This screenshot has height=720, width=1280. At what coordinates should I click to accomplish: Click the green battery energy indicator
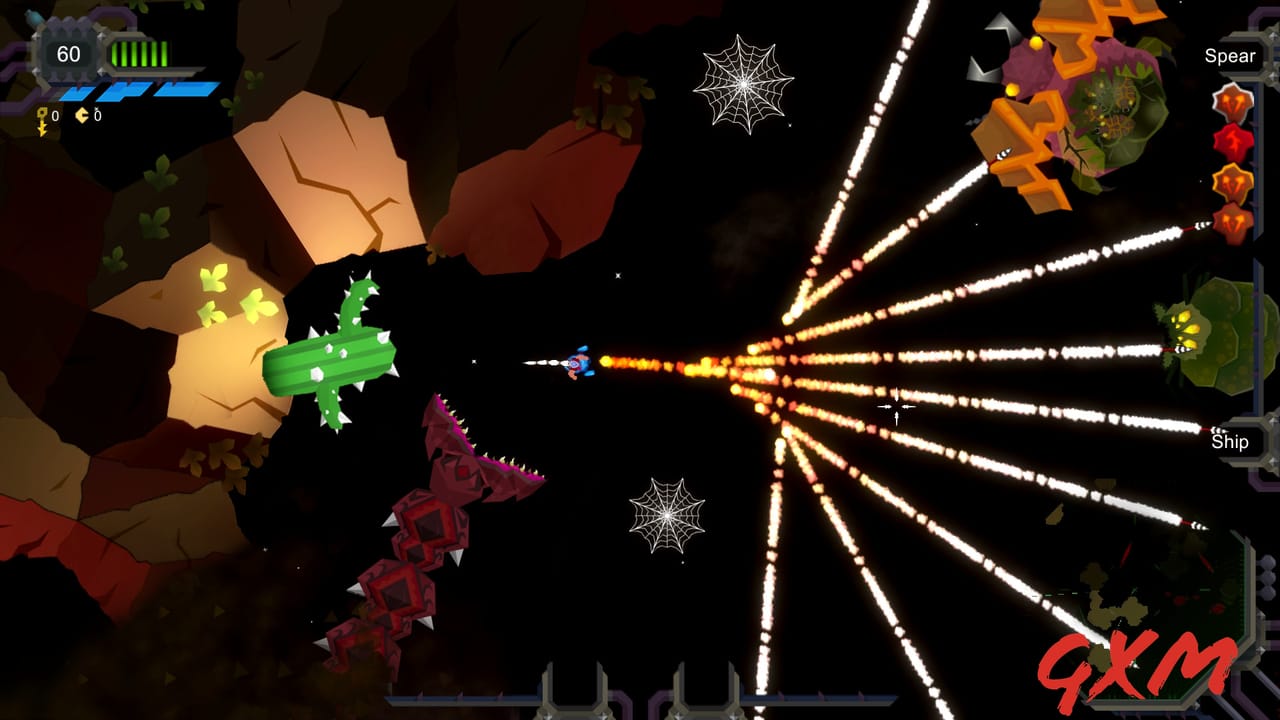tap(138, 53)
